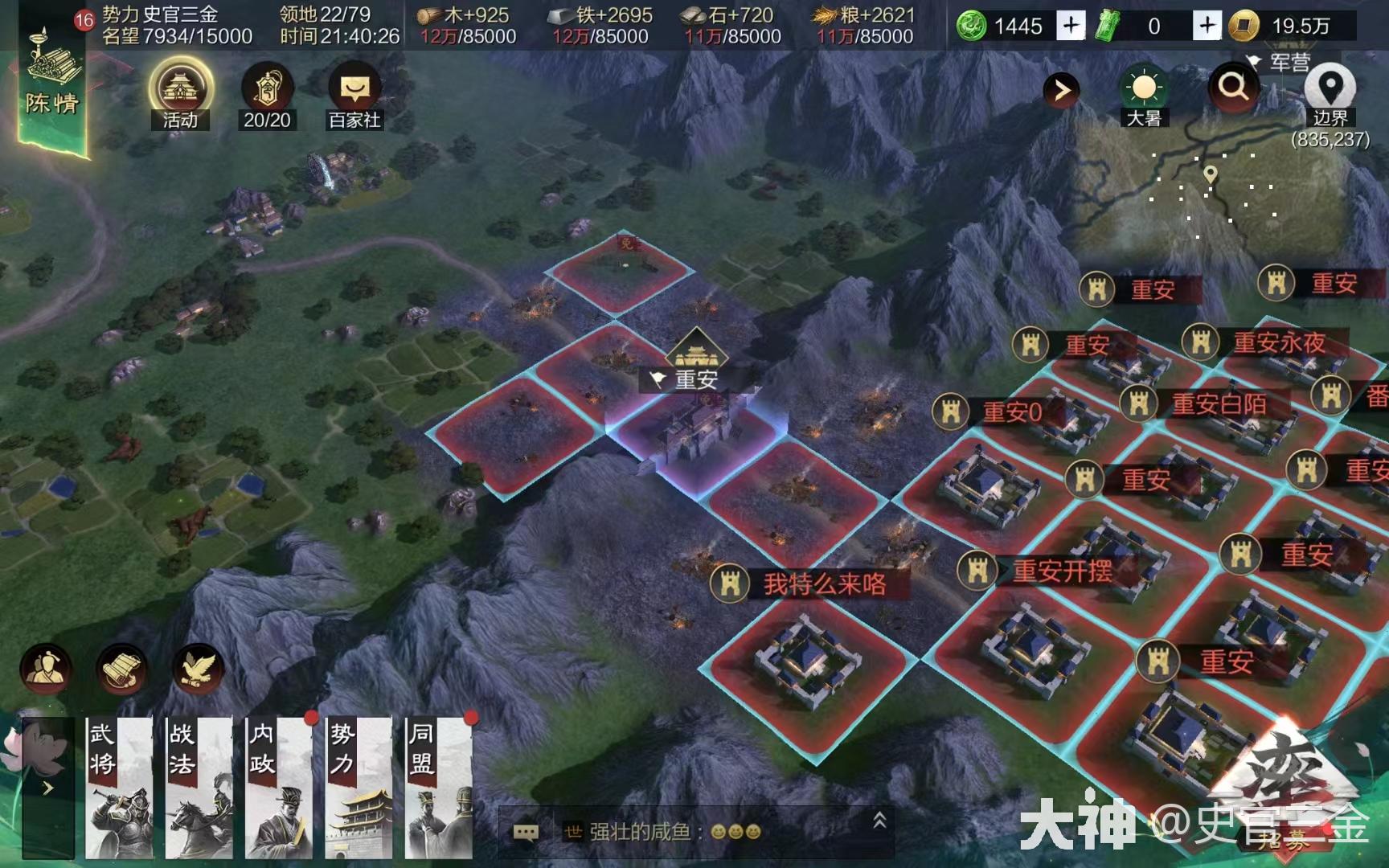Open the bamboo scroll round icon

pos(121,669)
